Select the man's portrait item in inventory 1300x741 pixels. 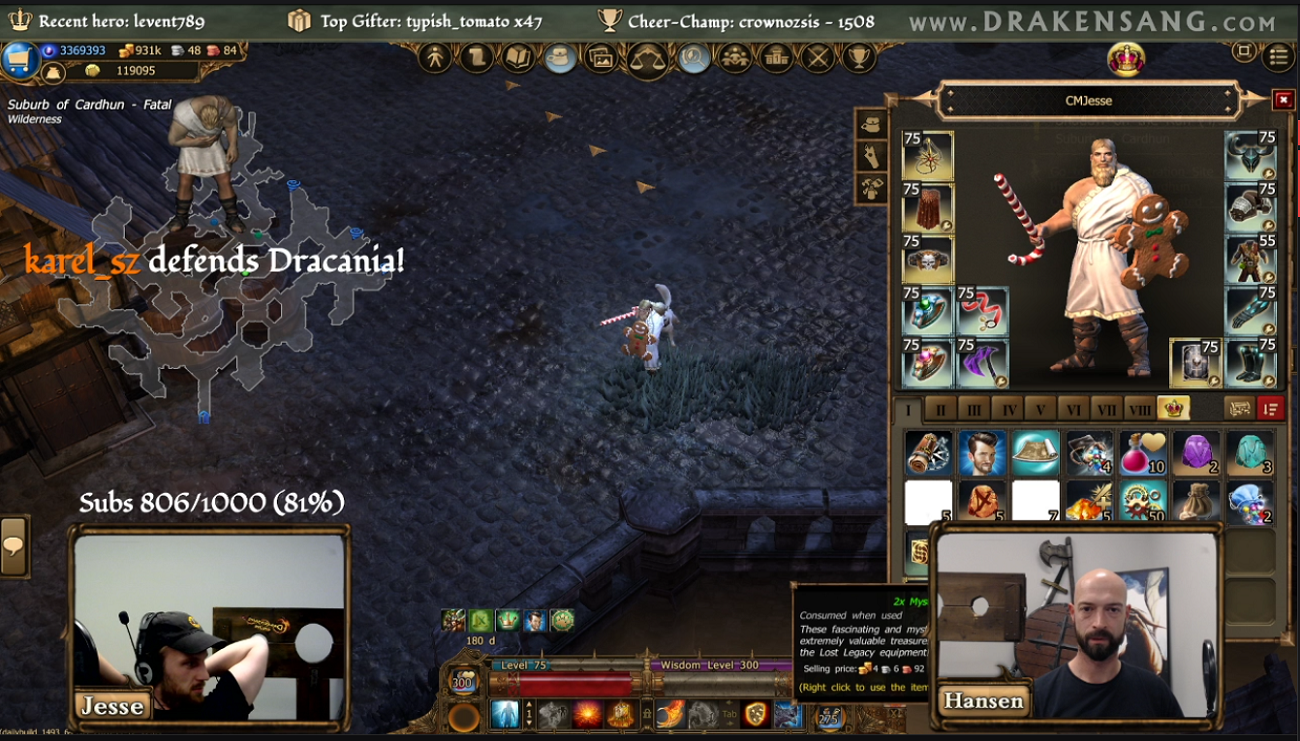click(x=982, y=453)
